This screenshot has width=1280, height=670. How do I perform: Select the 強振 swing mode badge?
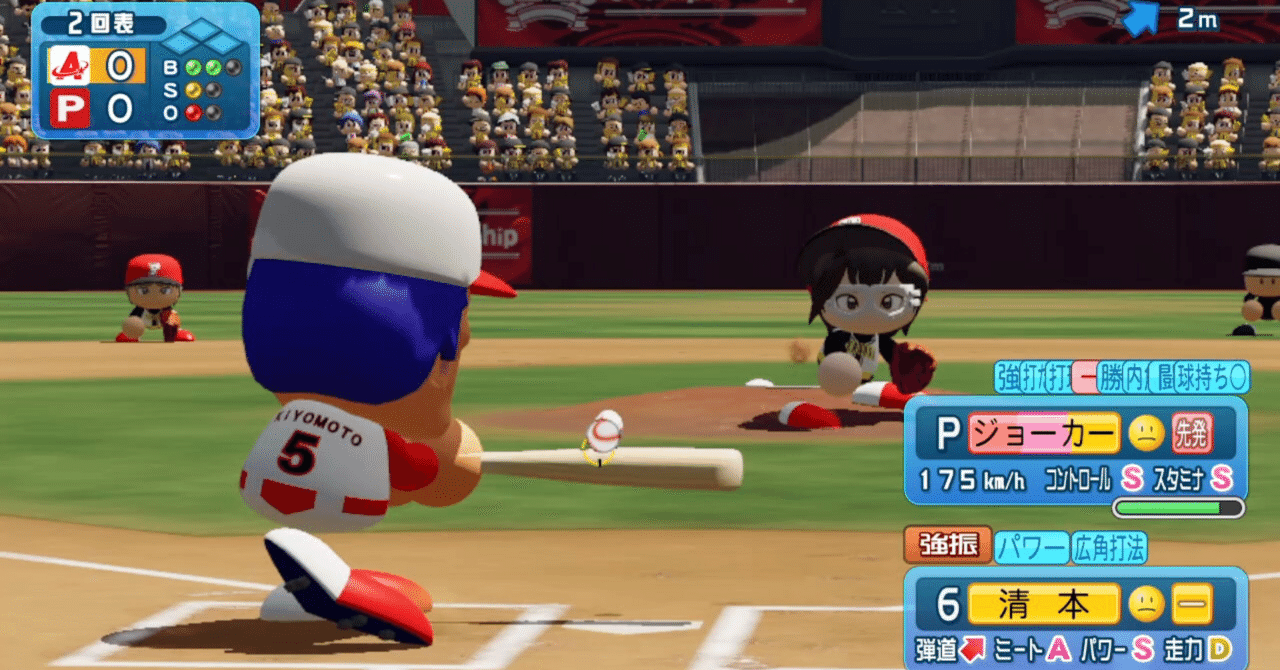[948, 546]
